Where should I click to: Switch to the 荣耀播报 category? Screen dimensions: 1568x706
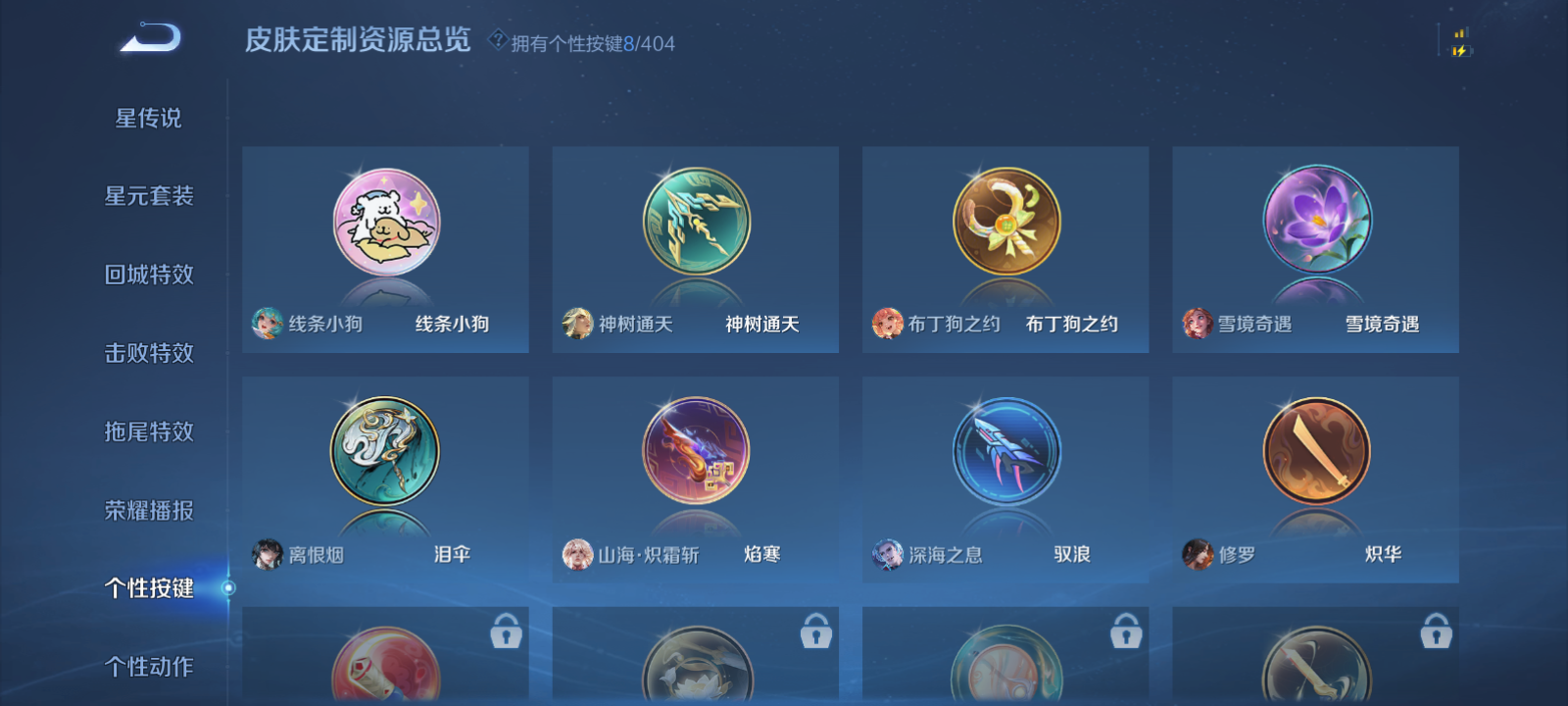click(149, 510)
